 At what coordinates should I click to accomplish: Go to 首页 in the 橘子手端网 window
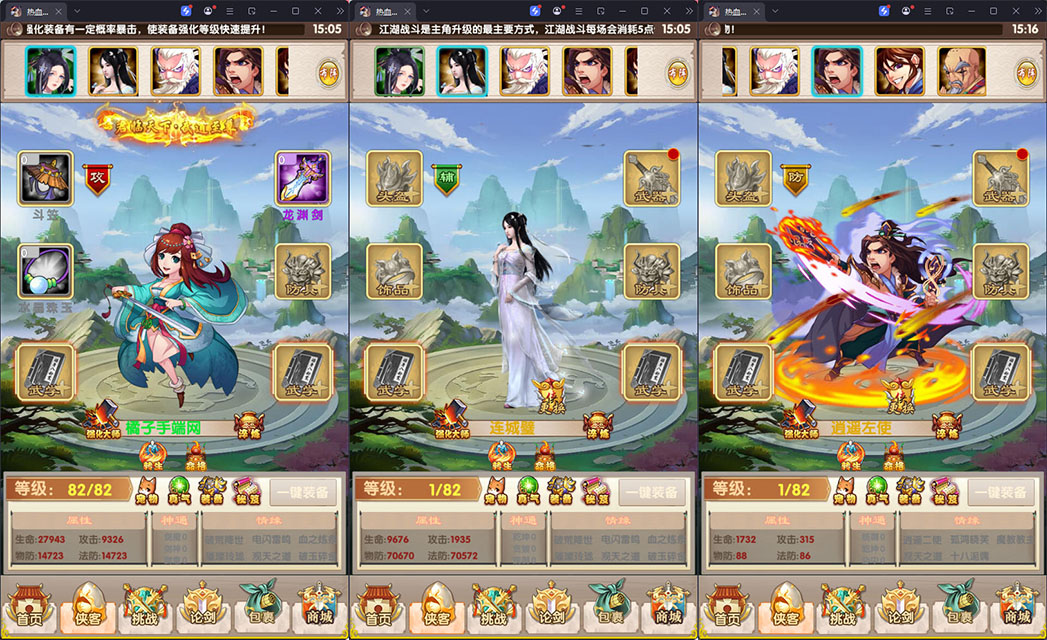tap(30, 606)
